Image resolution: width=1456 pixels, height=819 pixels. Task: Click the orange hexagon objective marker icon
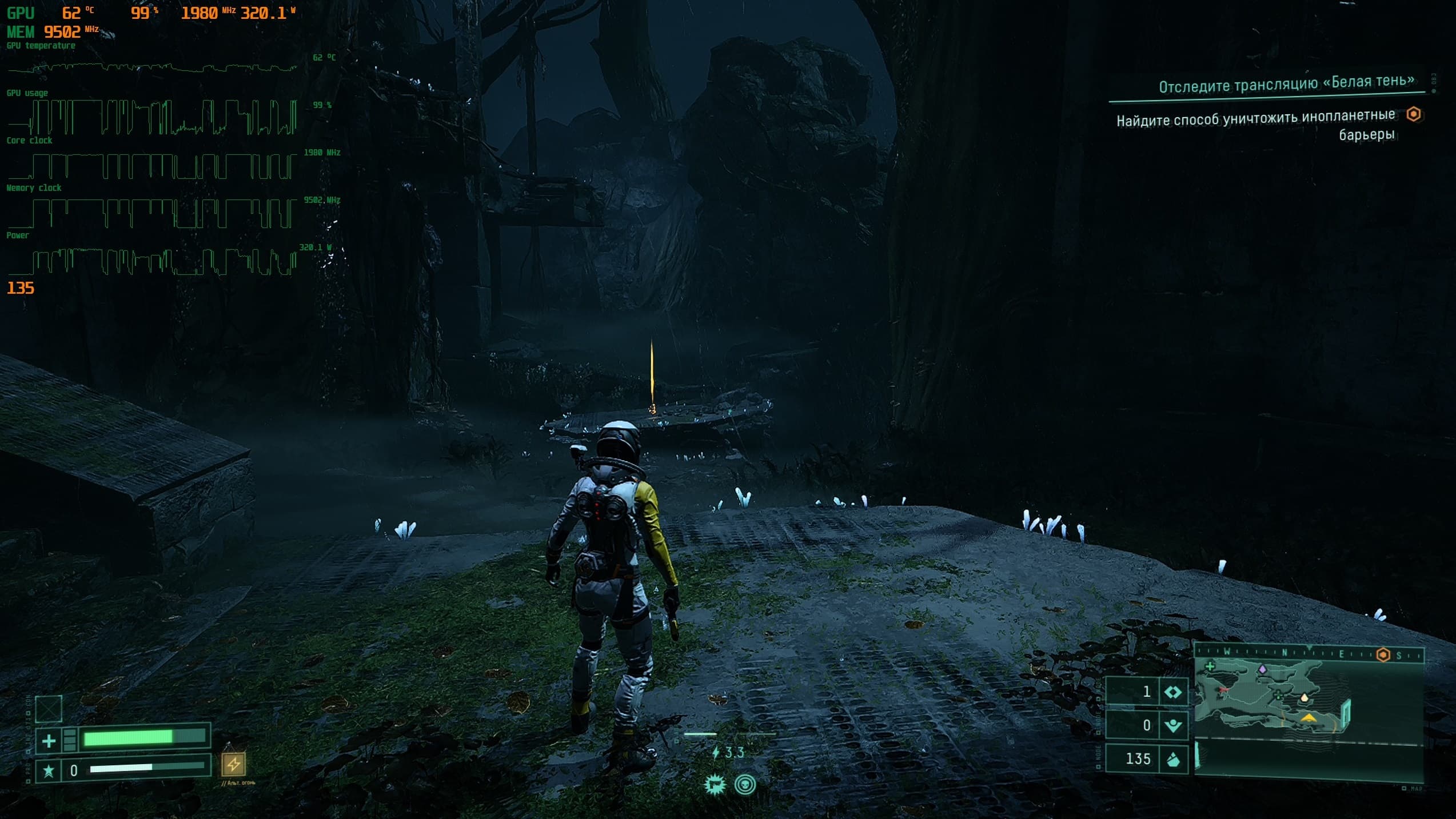point(1414,114)
